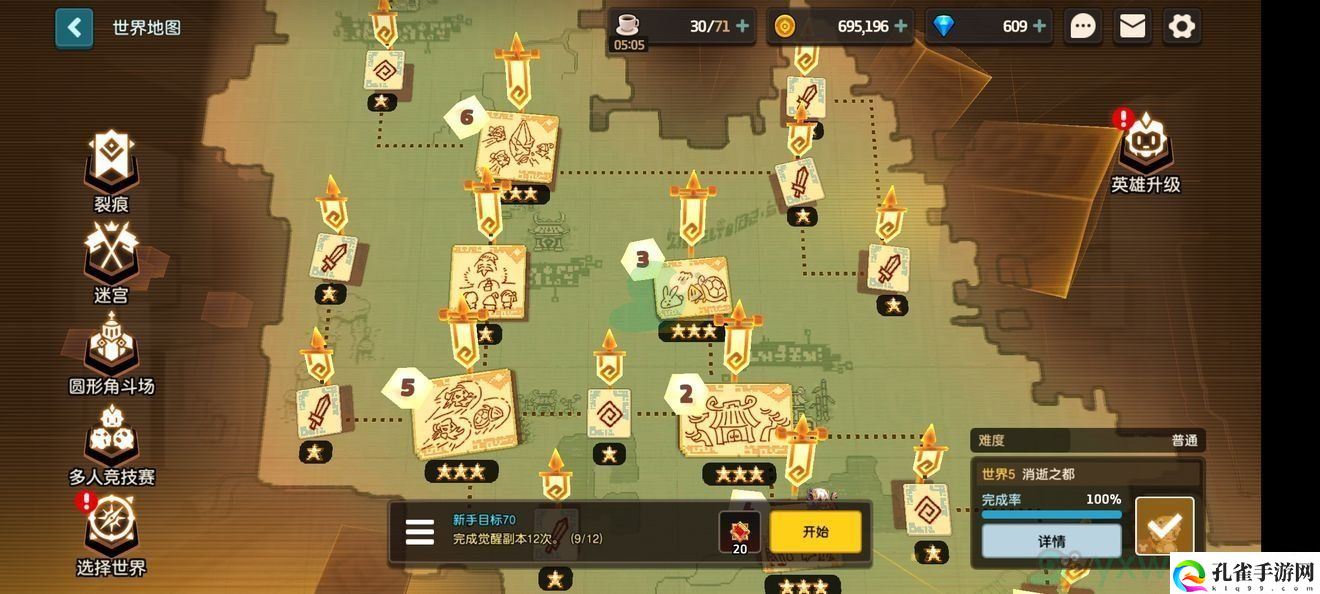This screenshot has height=594, width=1320.
Task: Open 多人竞技赛 multiplayer mode
Action: (x=111, y=442)
